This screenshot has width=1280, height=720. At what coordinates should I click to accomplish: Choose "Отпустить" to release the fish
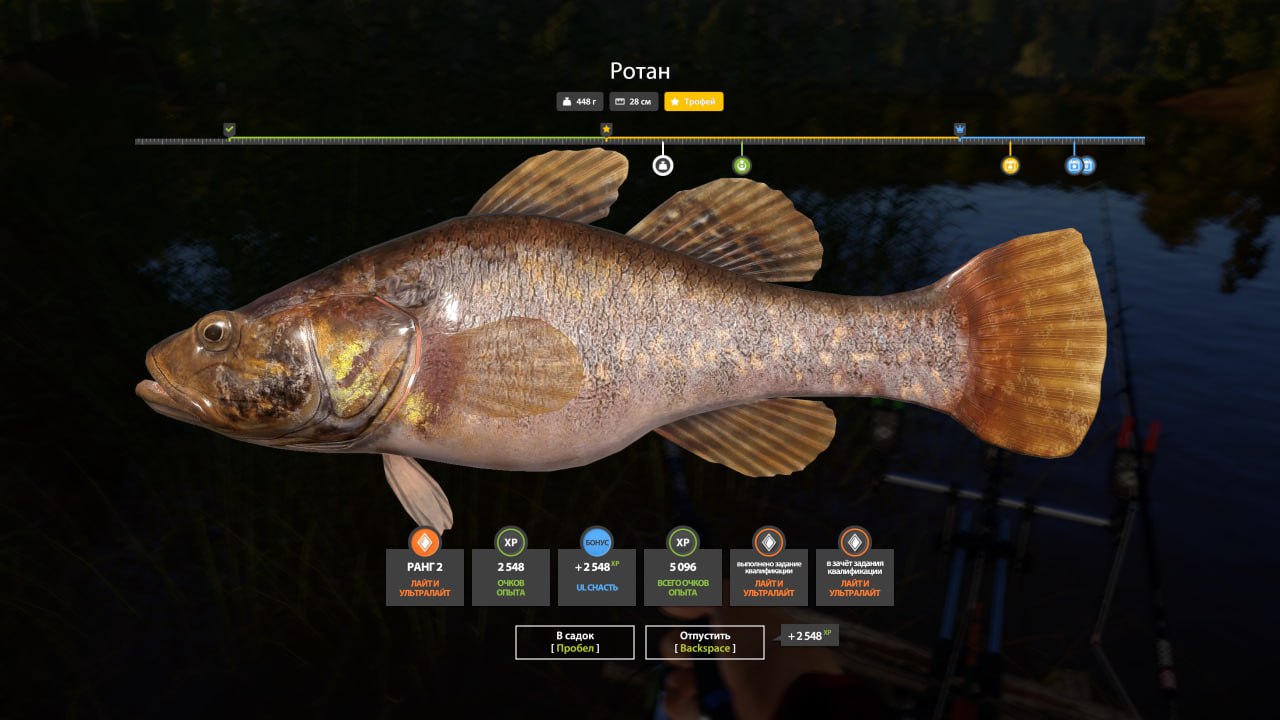pyautogui.click(x=705, y=642)
